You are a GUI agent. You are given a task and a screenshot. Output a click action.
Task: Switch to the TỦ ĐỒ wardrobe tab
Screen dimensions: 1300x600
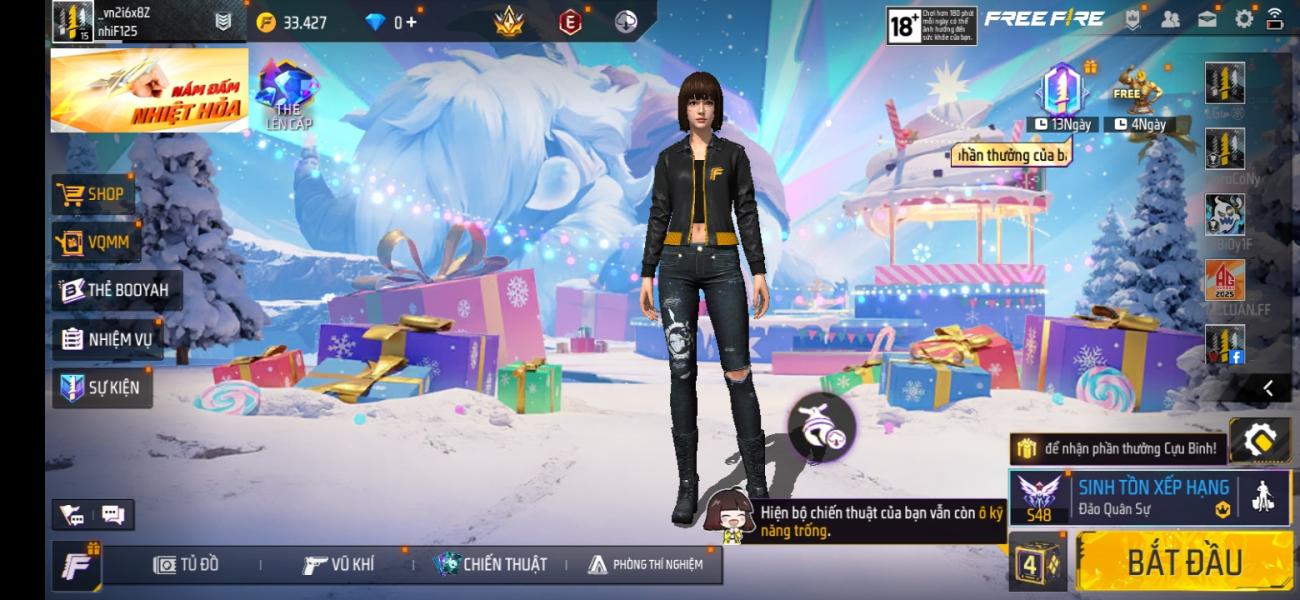186,565
